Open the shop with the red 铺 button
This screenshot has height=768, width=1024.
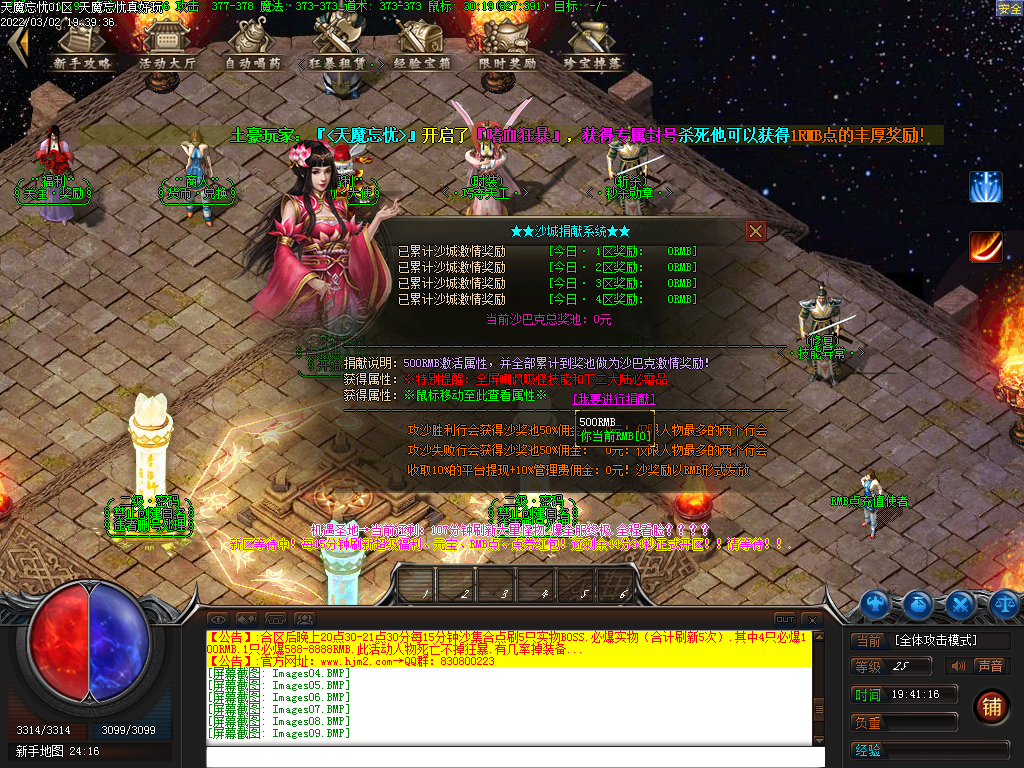coord(991,706)
